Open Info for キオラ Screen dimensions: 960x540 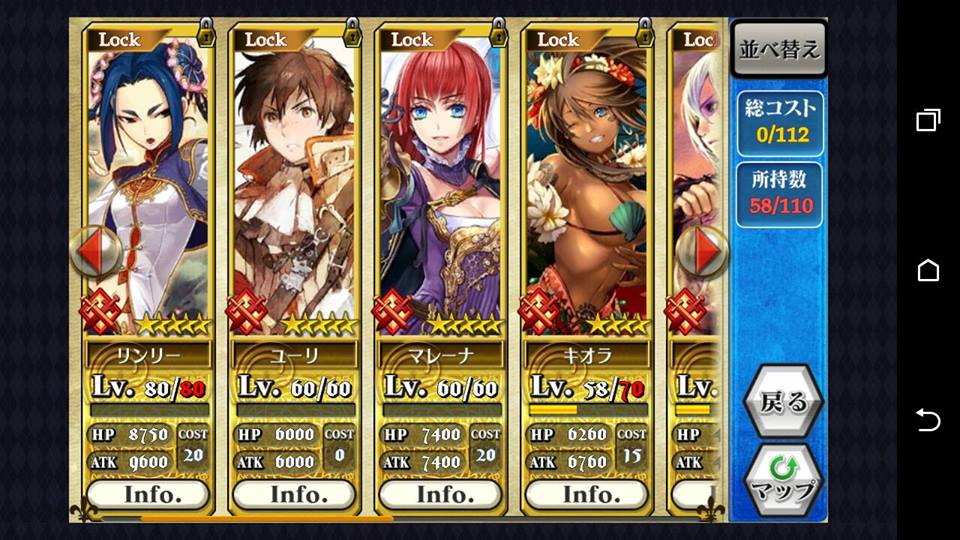pos(587,494)
